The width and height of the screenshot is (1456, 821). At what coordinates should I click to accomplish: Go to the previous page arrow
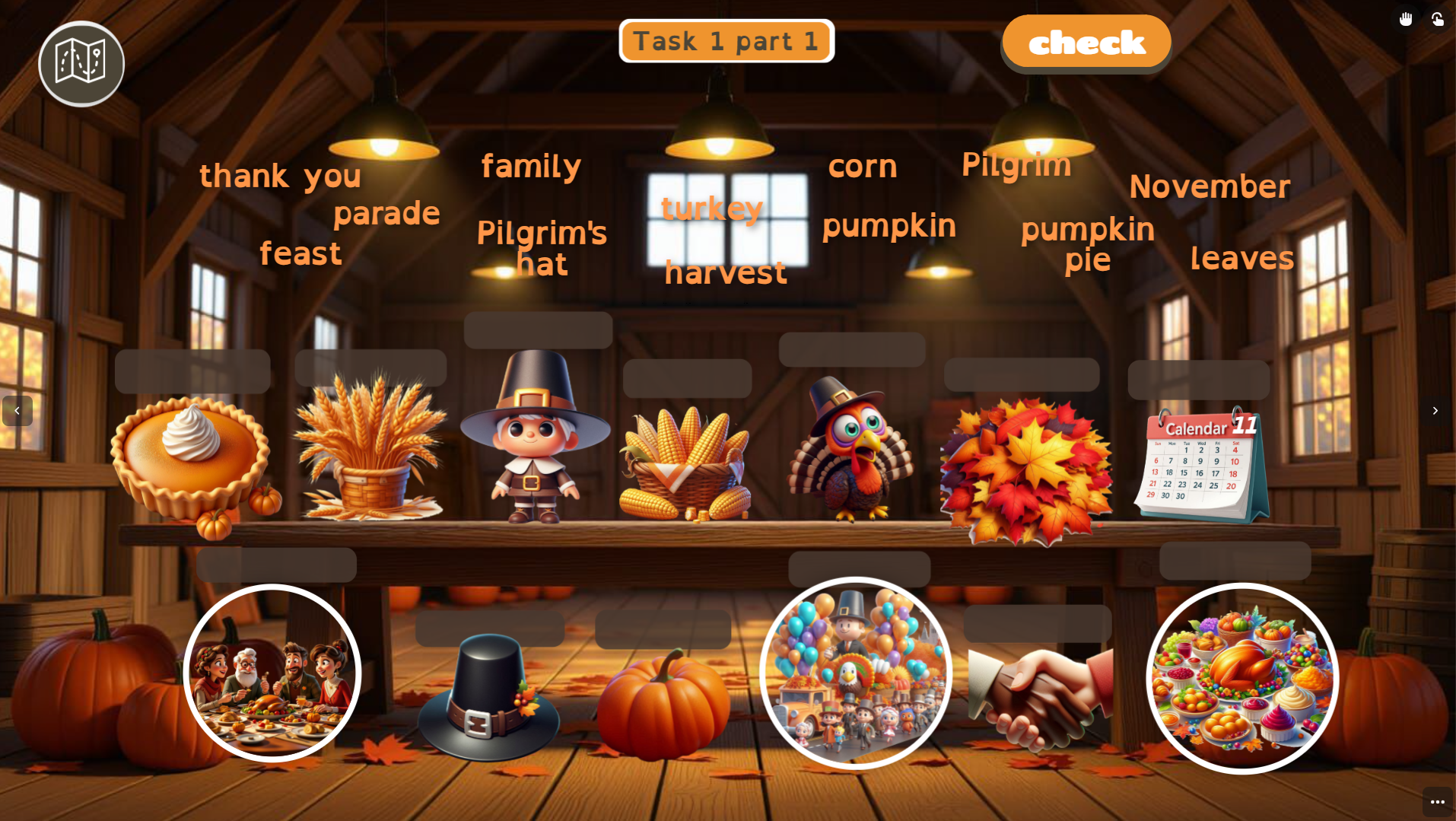click(17, 411)
